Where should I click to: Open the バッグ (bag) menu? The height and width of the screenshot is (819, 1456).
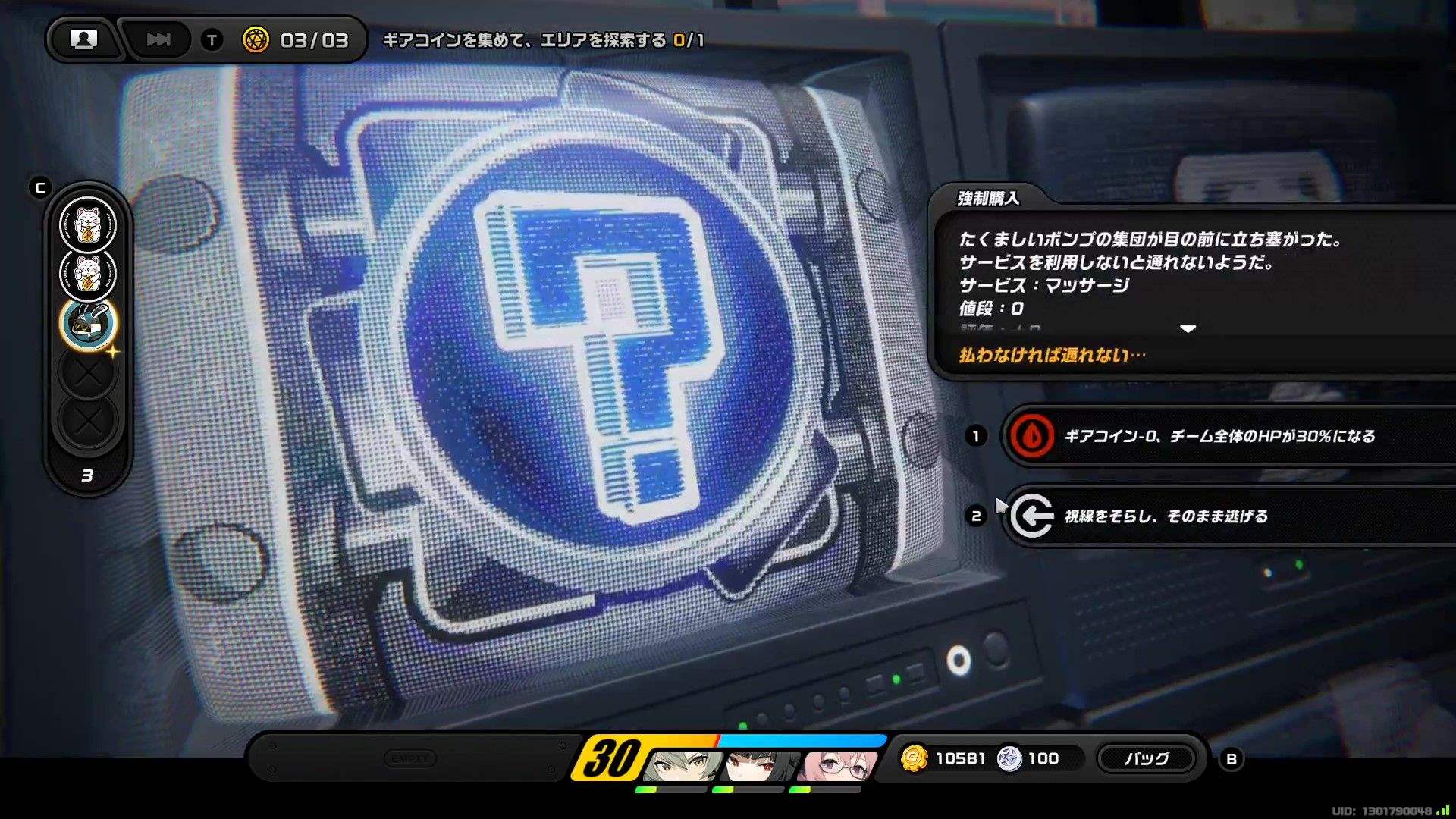1147,758
